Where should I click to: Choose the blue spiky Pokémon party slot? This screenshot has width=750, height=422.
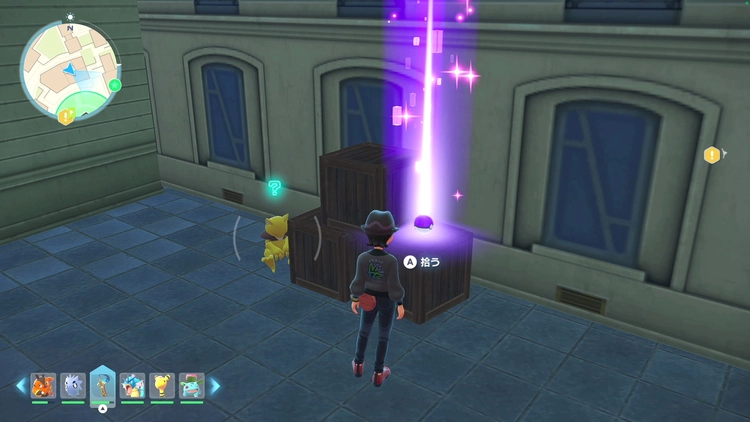[73, 385]
